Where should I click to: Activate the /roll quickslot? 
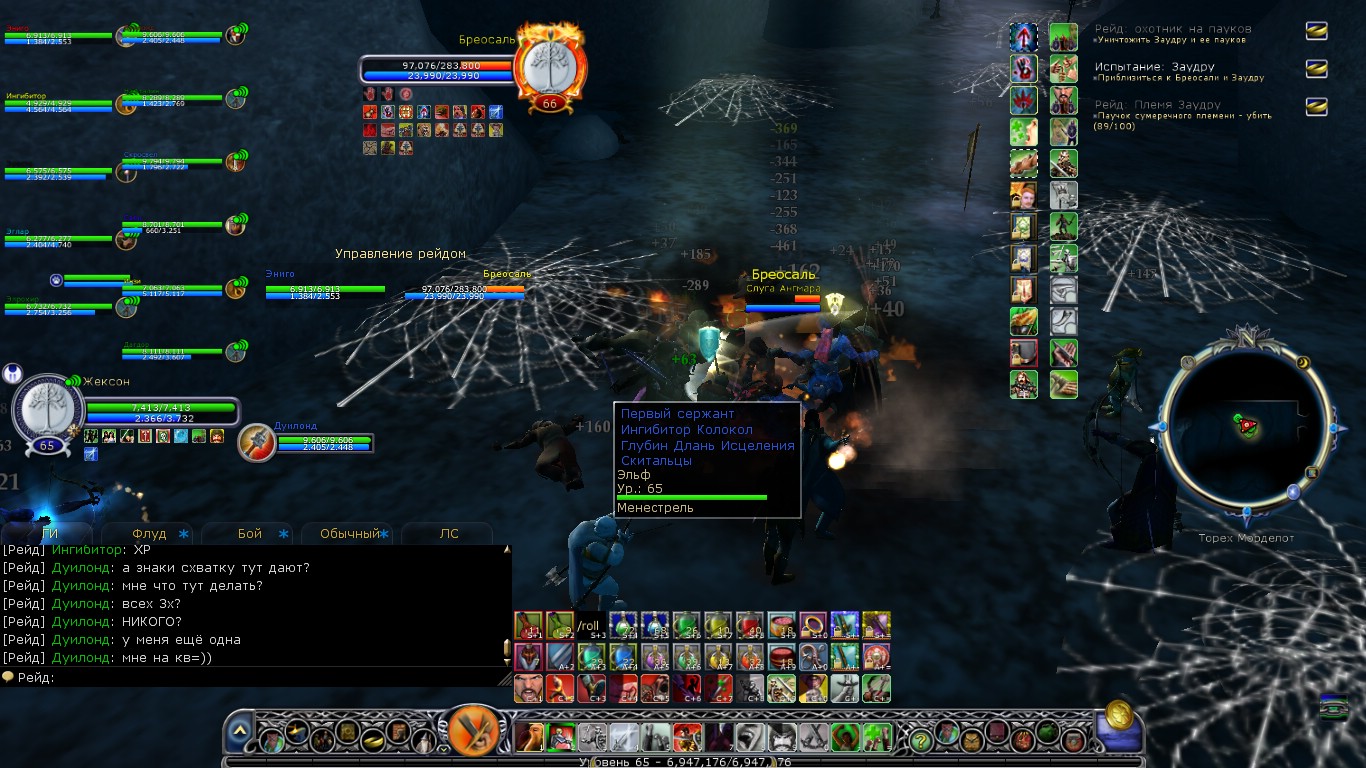tap(592, 626)
